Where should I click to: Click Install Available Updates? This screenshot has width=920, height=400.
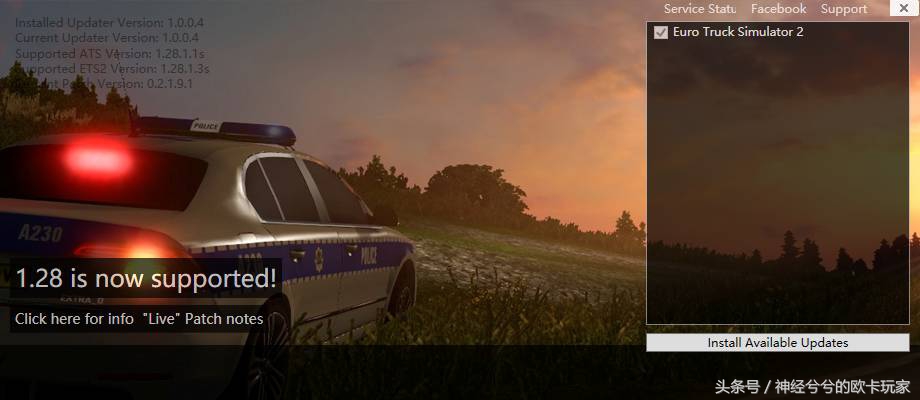(x=777, y=343)
